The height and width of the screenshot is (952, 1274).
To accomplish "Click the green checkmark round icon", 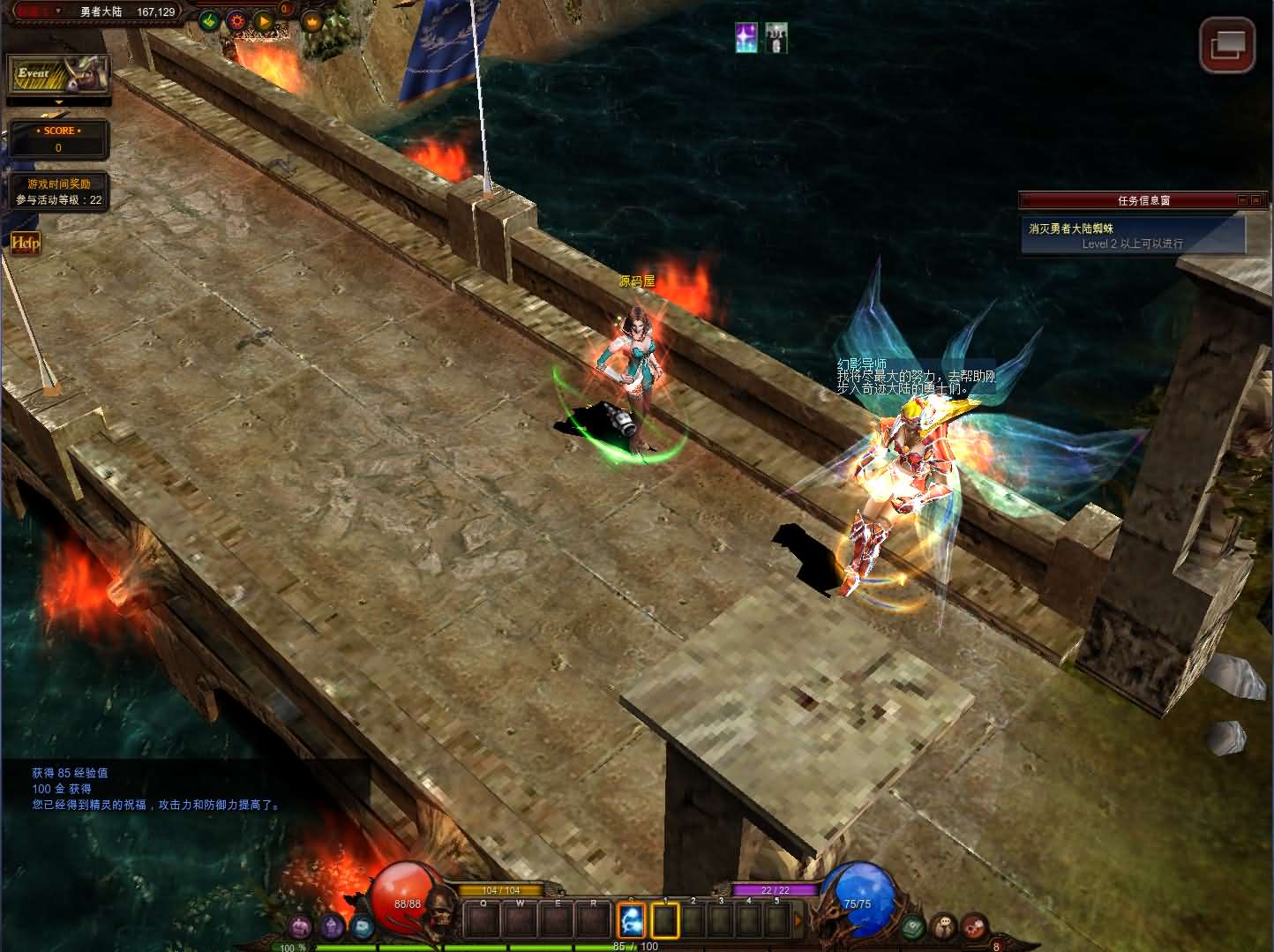I will click(209, 21).
